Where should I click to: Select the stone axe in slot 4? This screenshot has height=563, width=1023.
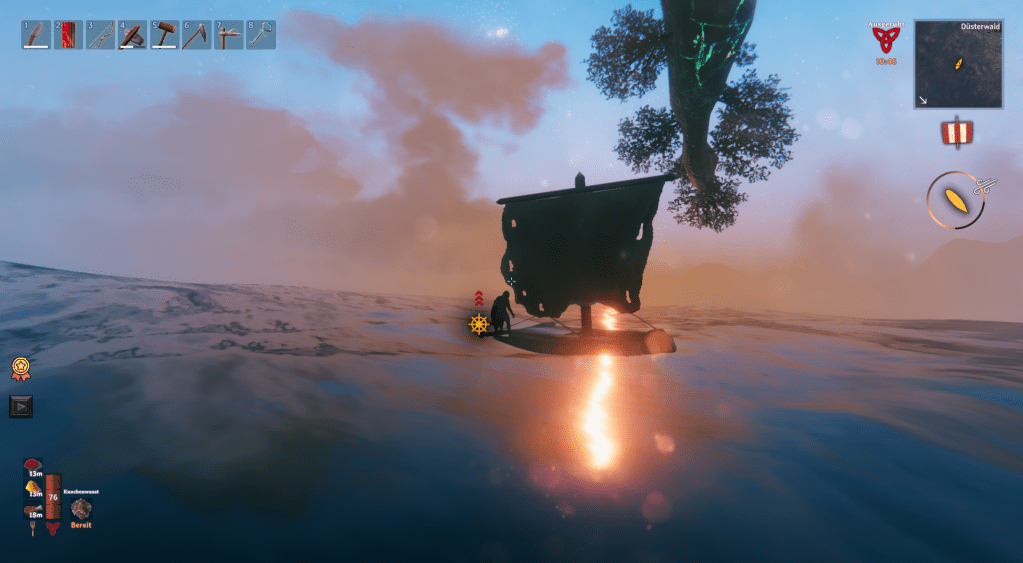pyautogui.click(x=132, y=35)
